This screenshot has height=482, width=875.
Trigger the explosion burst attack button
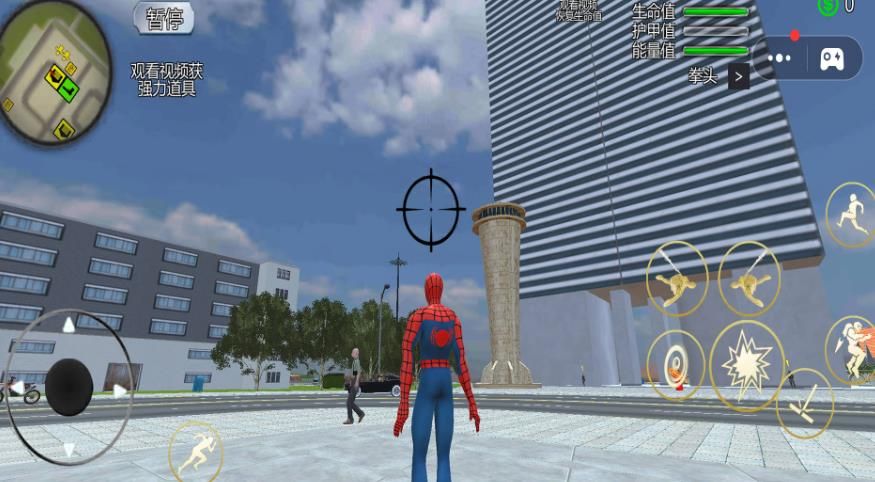pyautogui.click(x=746, y=366)
